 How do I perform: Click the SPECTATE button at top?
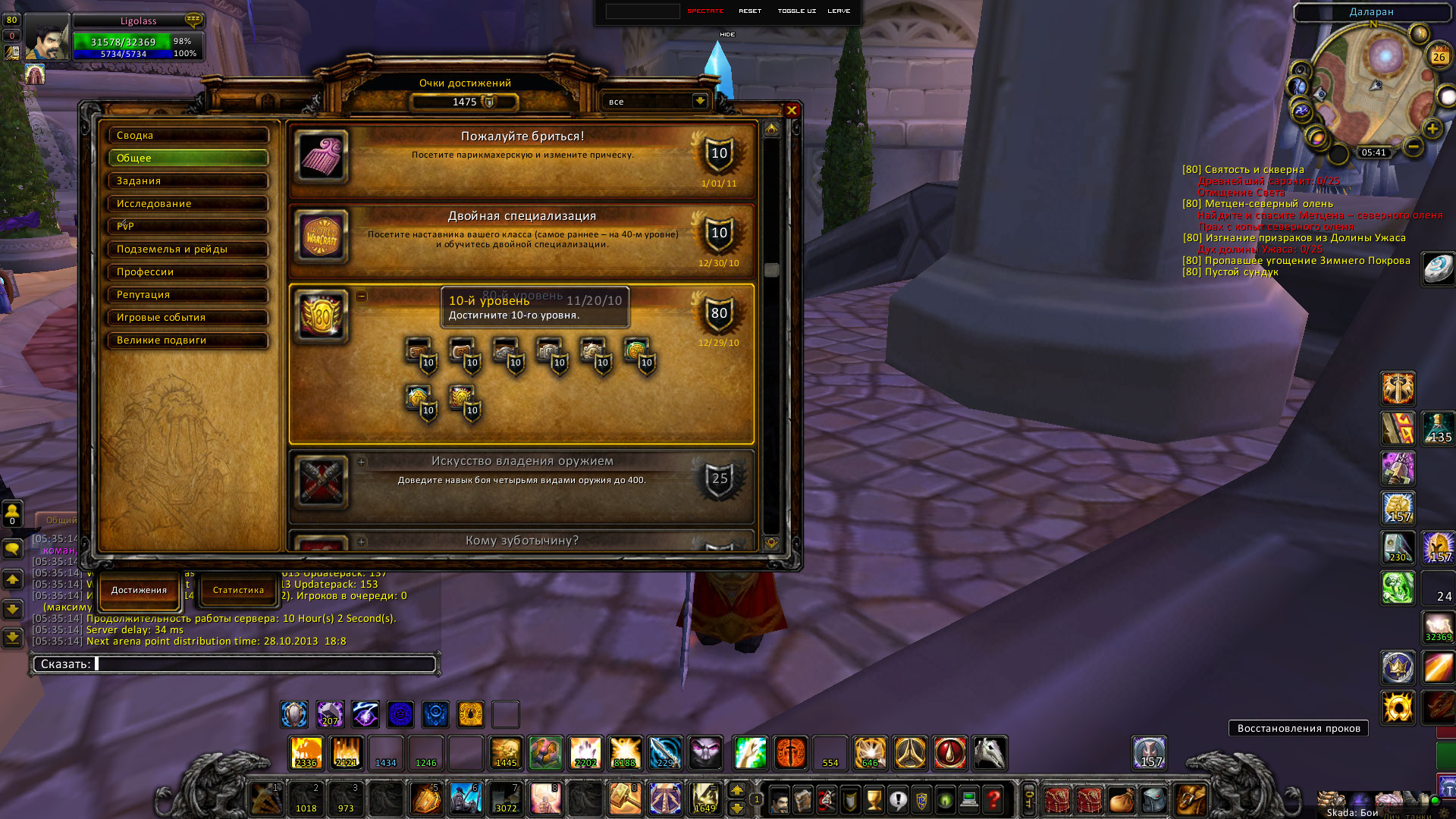[705, 11]
